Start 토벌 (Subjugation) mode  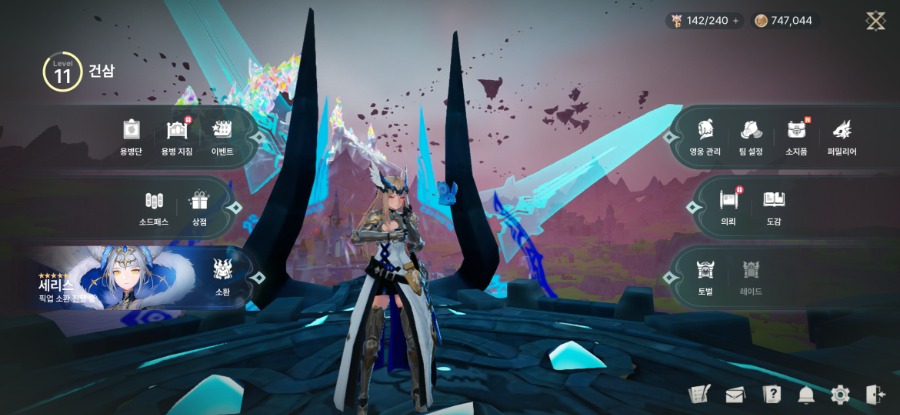click(x=706, y=274)
